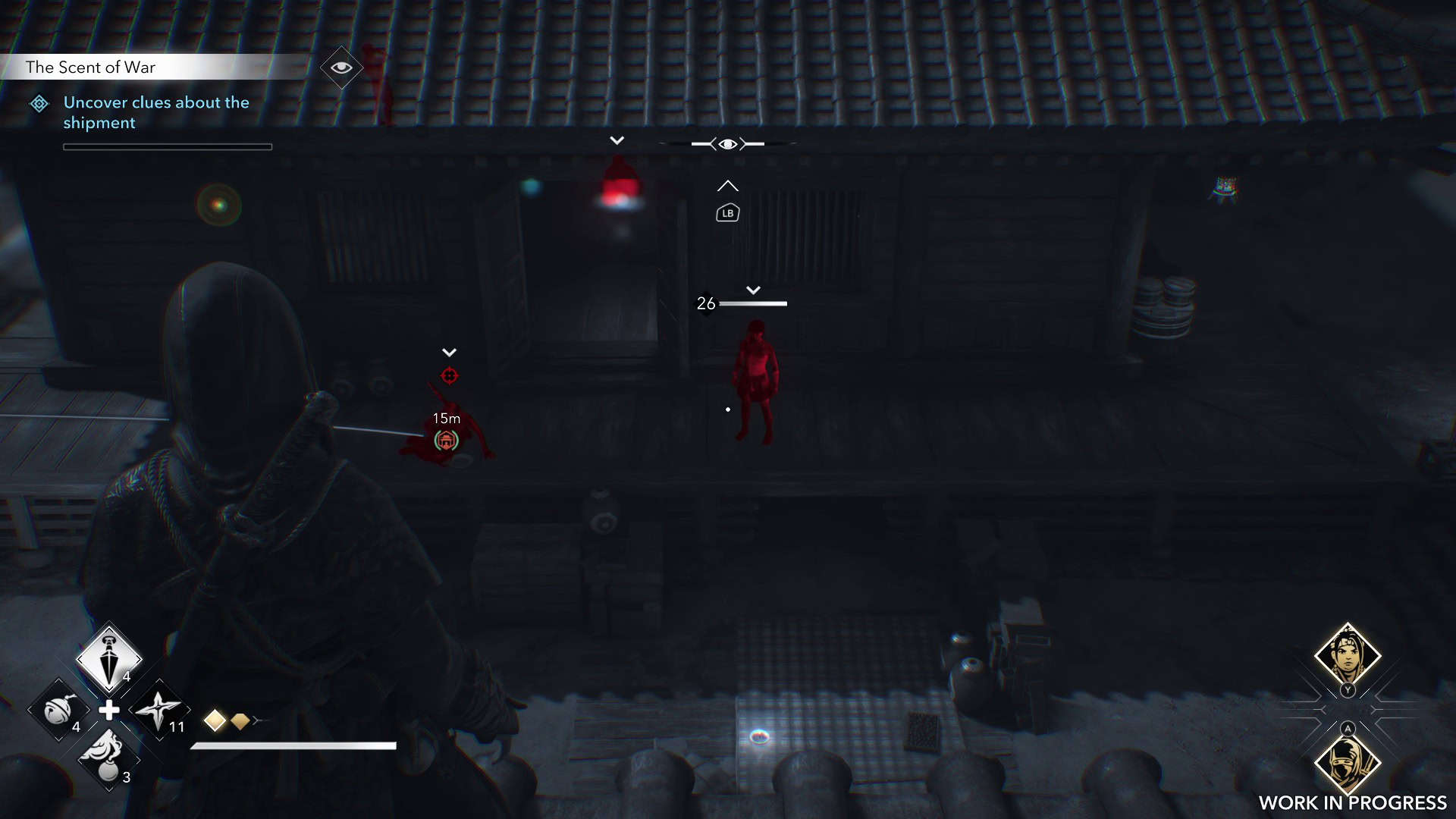Click the eye icon beside quest title
The width and height of the screenshot is (1456, 819).
pos(341,67)
